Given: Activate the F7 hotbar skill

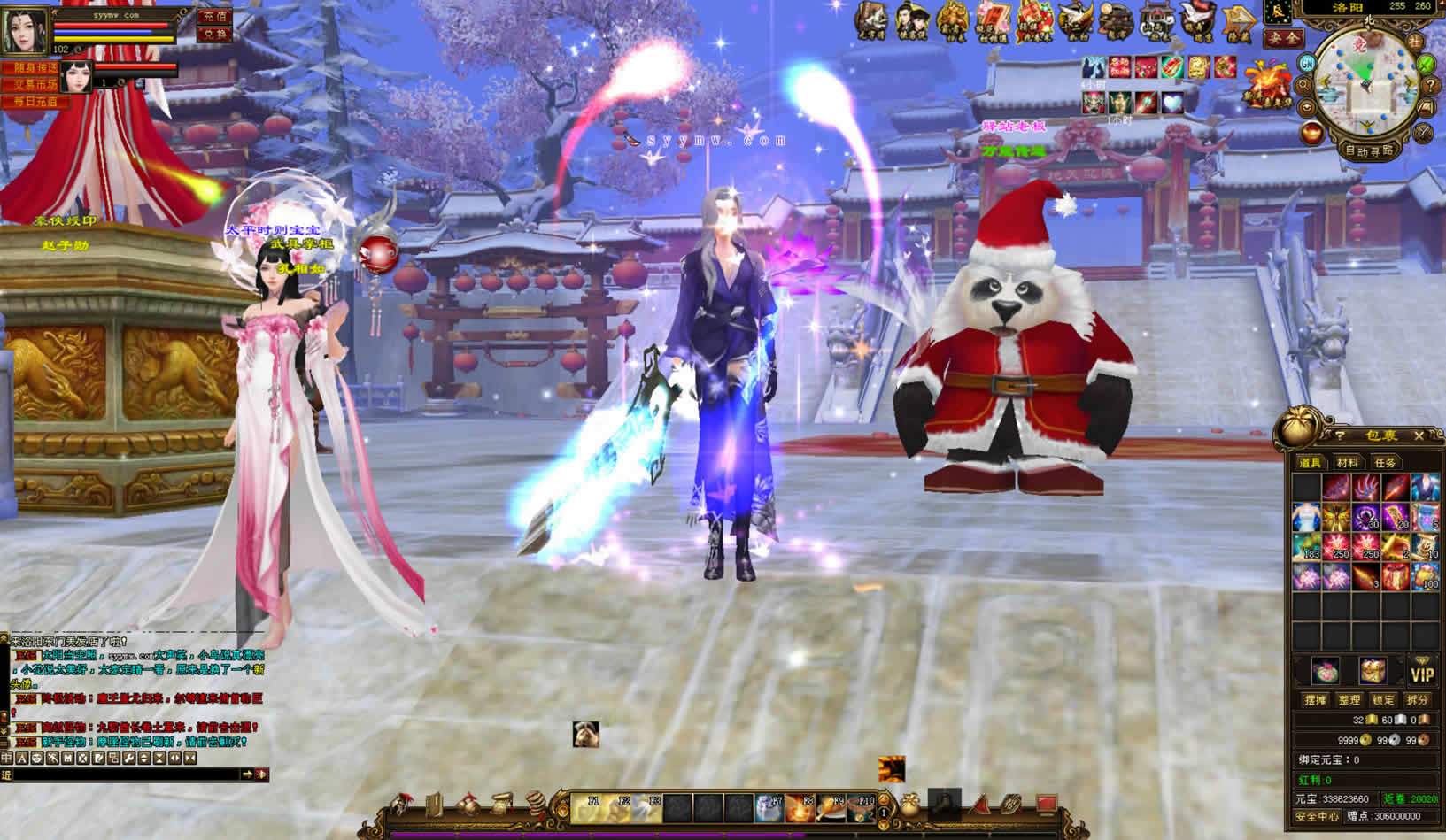Looking at the screenshot, I should coord(769,807).
